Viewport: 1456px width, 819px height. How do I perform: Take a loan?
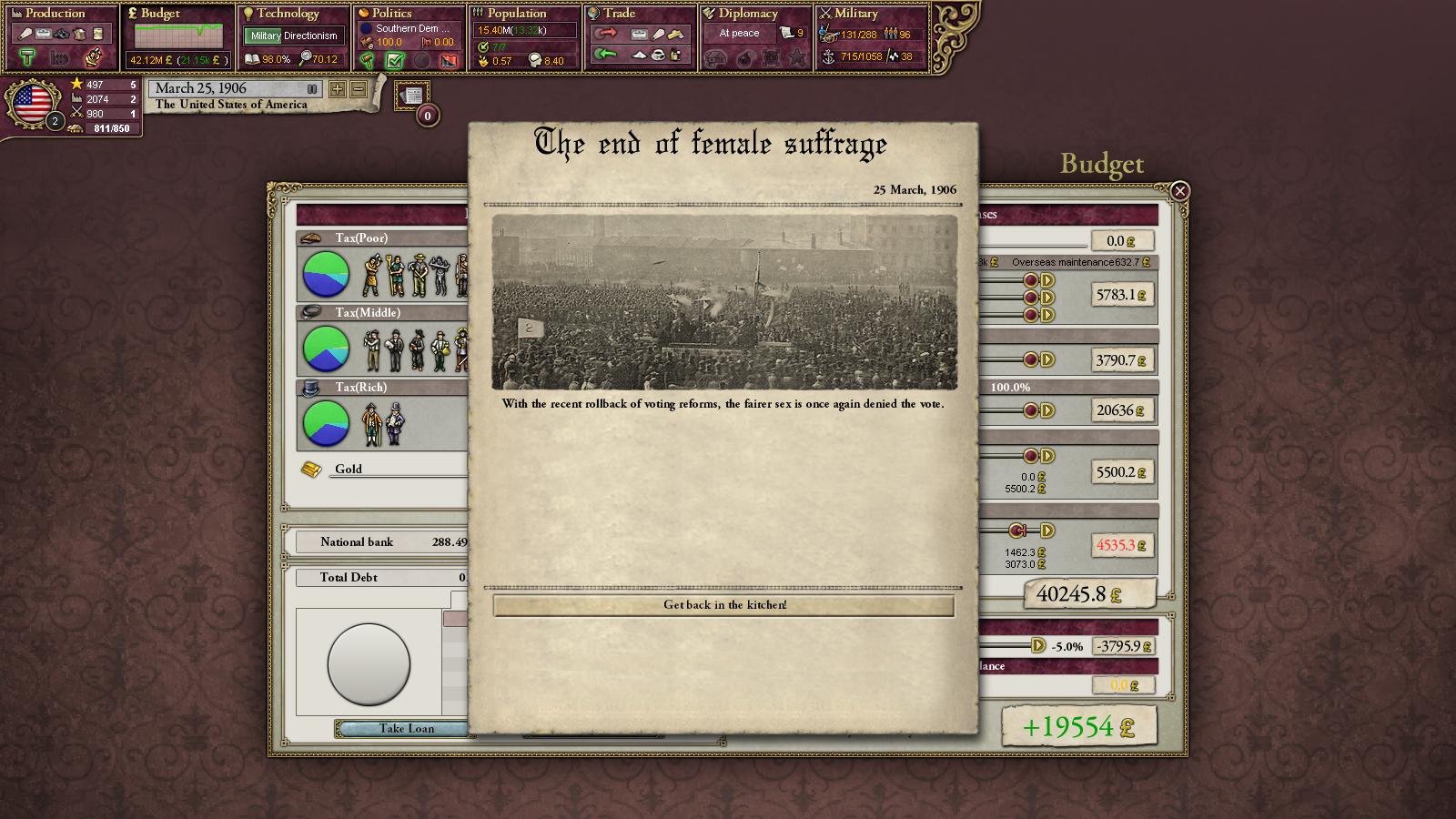click(x=406, y=728)
